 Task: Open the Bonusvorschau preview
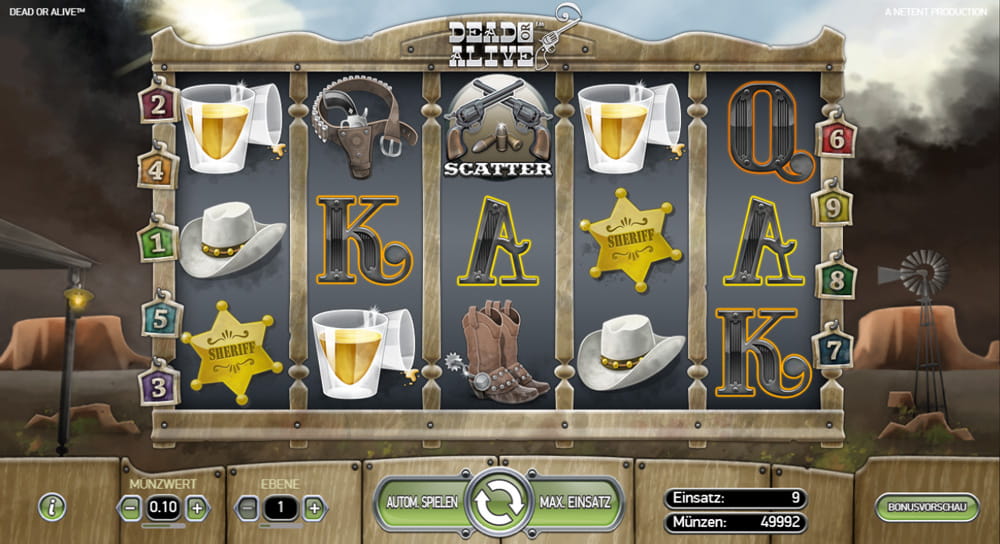[926, 507]
